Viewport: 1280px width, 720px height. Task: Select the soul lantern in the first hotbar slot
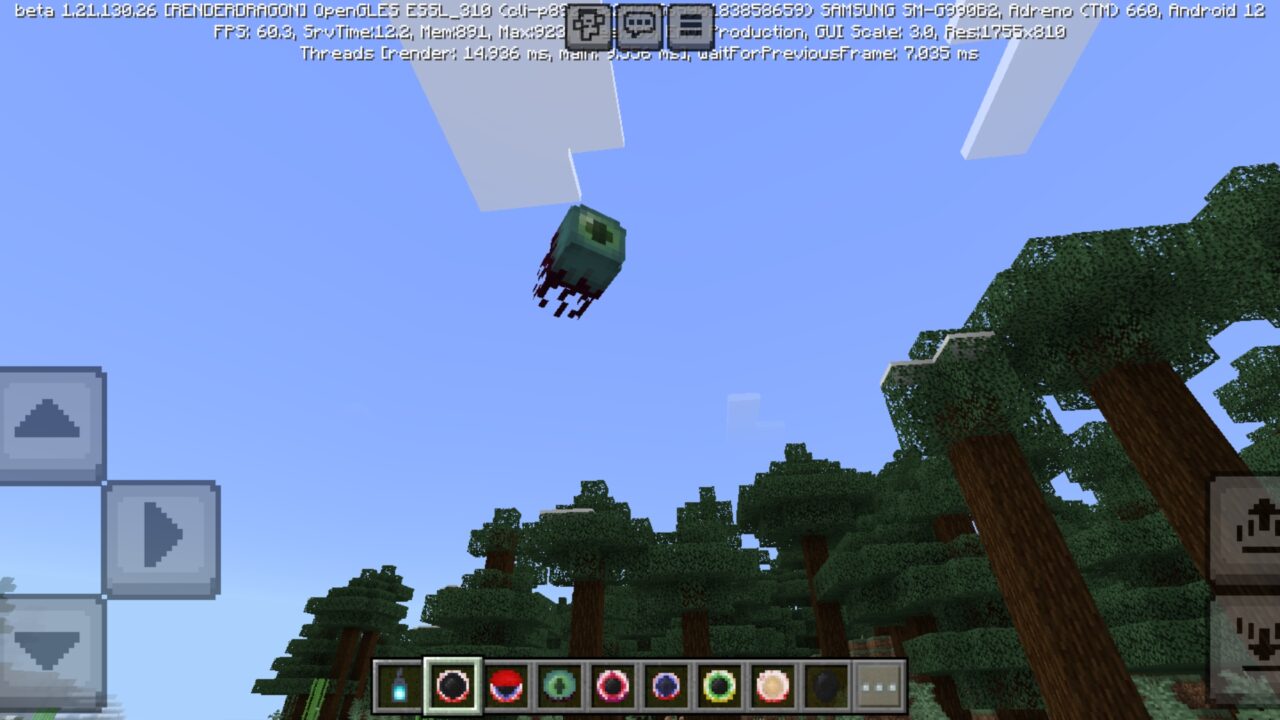coord(401,686)
